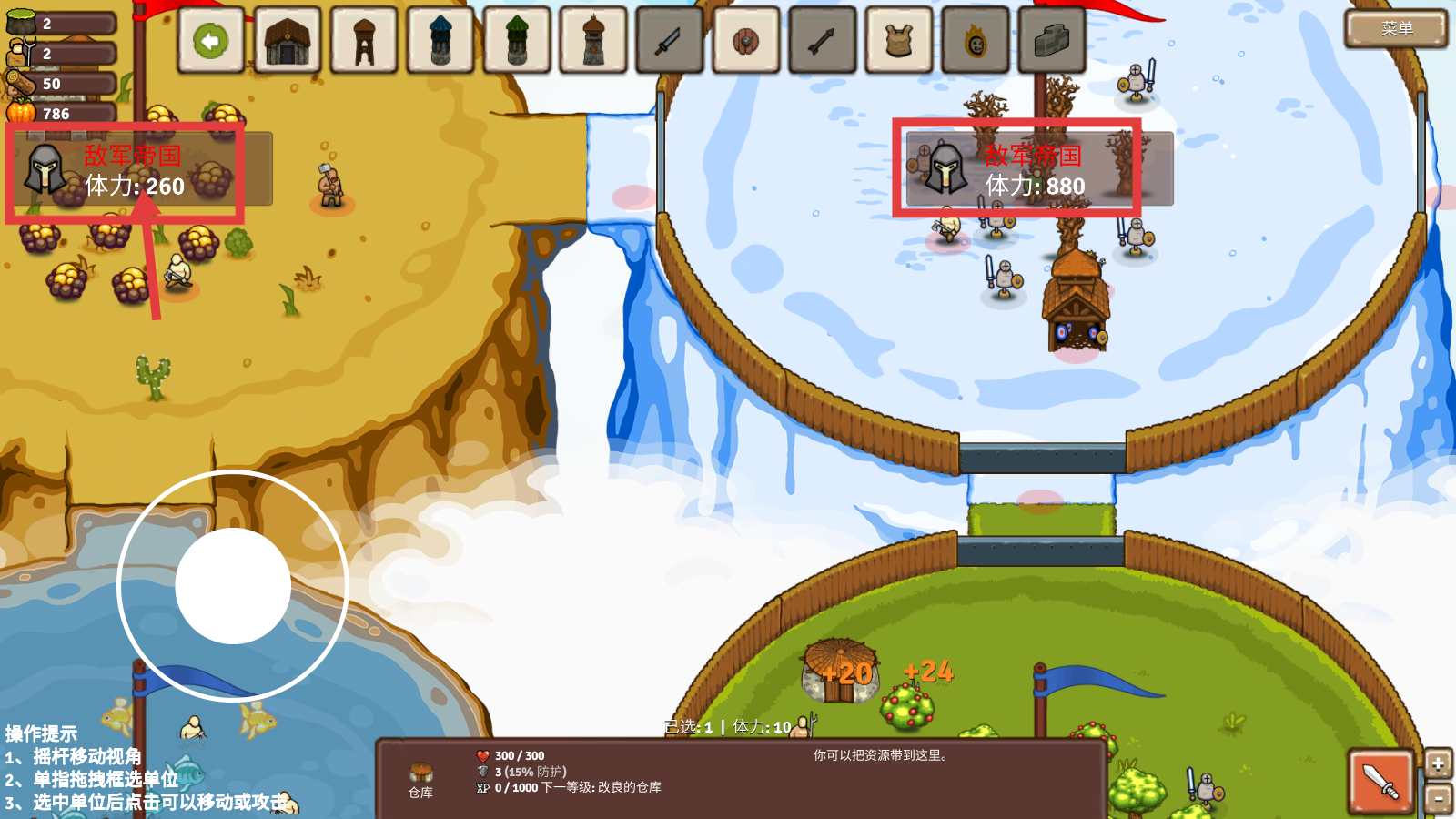The height and width of the screenshot is (819, 1456).
Task: Select the sword upgrade icon
Action: pos(670,41)
